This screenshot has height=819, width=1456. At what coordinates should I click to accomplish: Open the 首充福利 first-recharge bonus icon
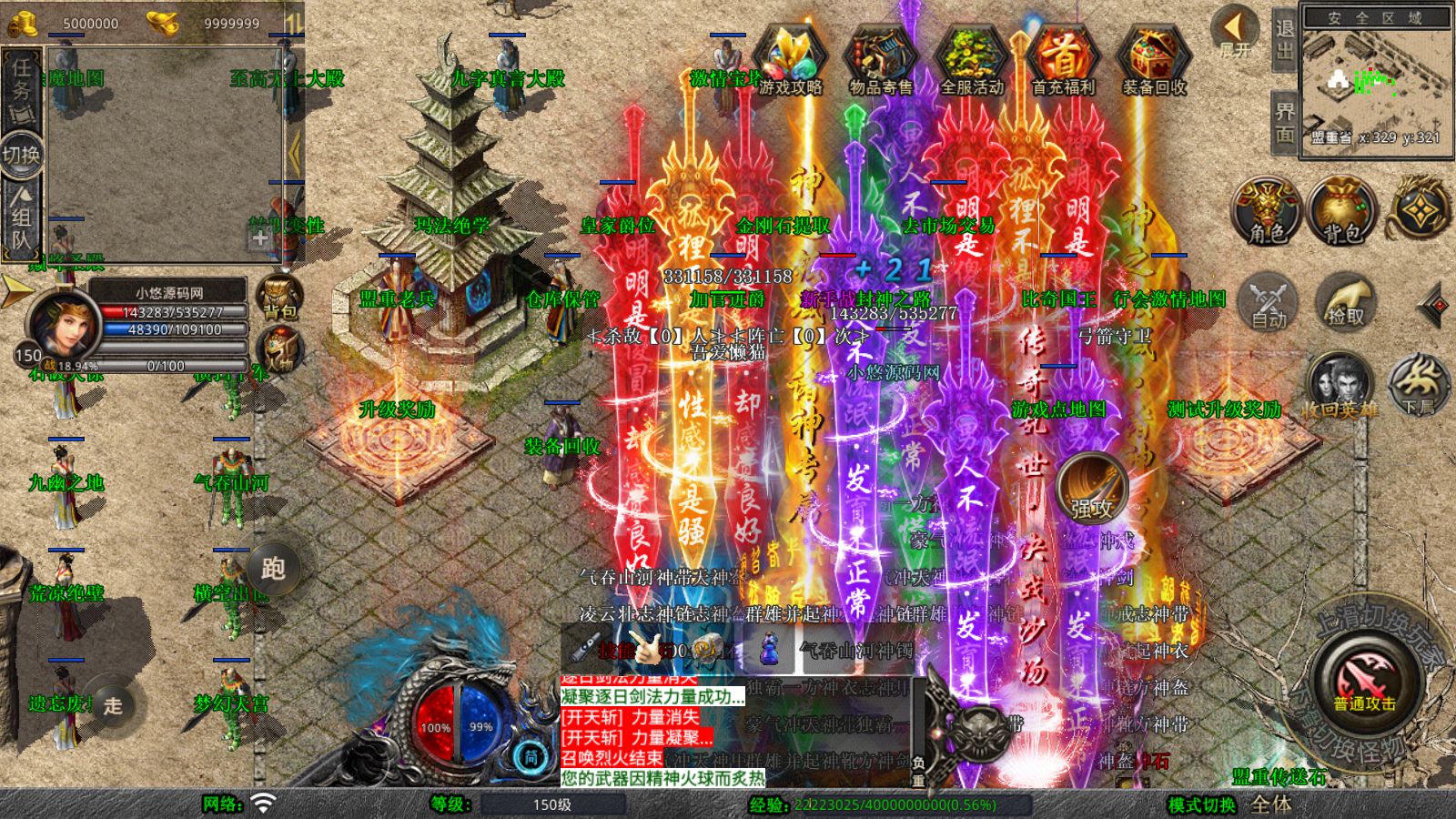(x=1063, y=60)
